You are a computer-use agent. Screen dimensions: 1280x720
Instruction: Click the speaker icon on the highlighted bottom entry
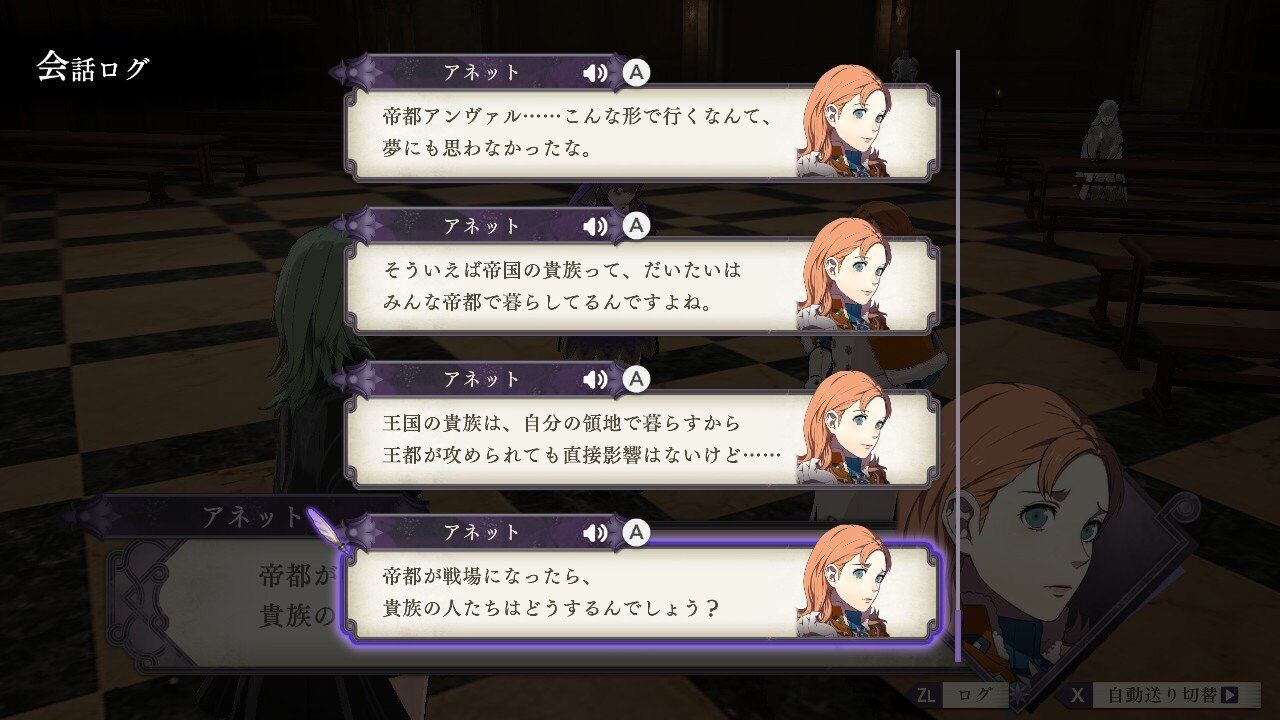(596, 533)
